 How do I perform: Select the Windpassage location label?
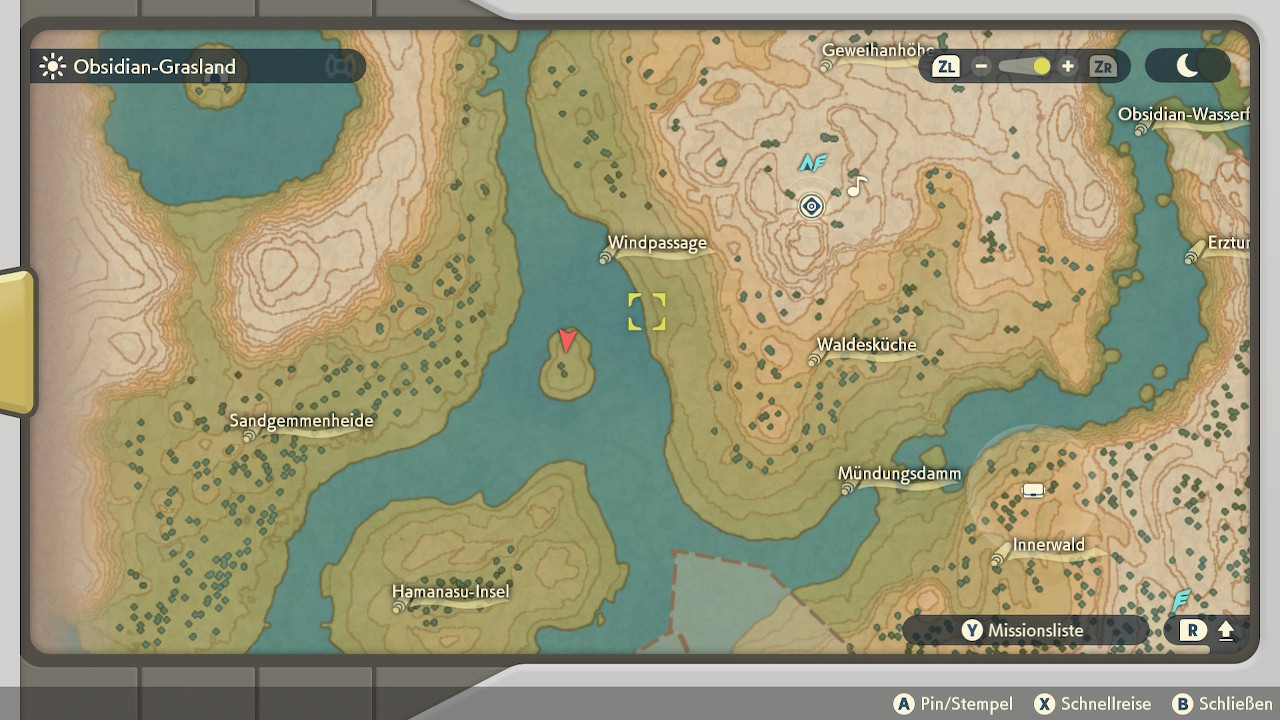click(x=657, y=243)
